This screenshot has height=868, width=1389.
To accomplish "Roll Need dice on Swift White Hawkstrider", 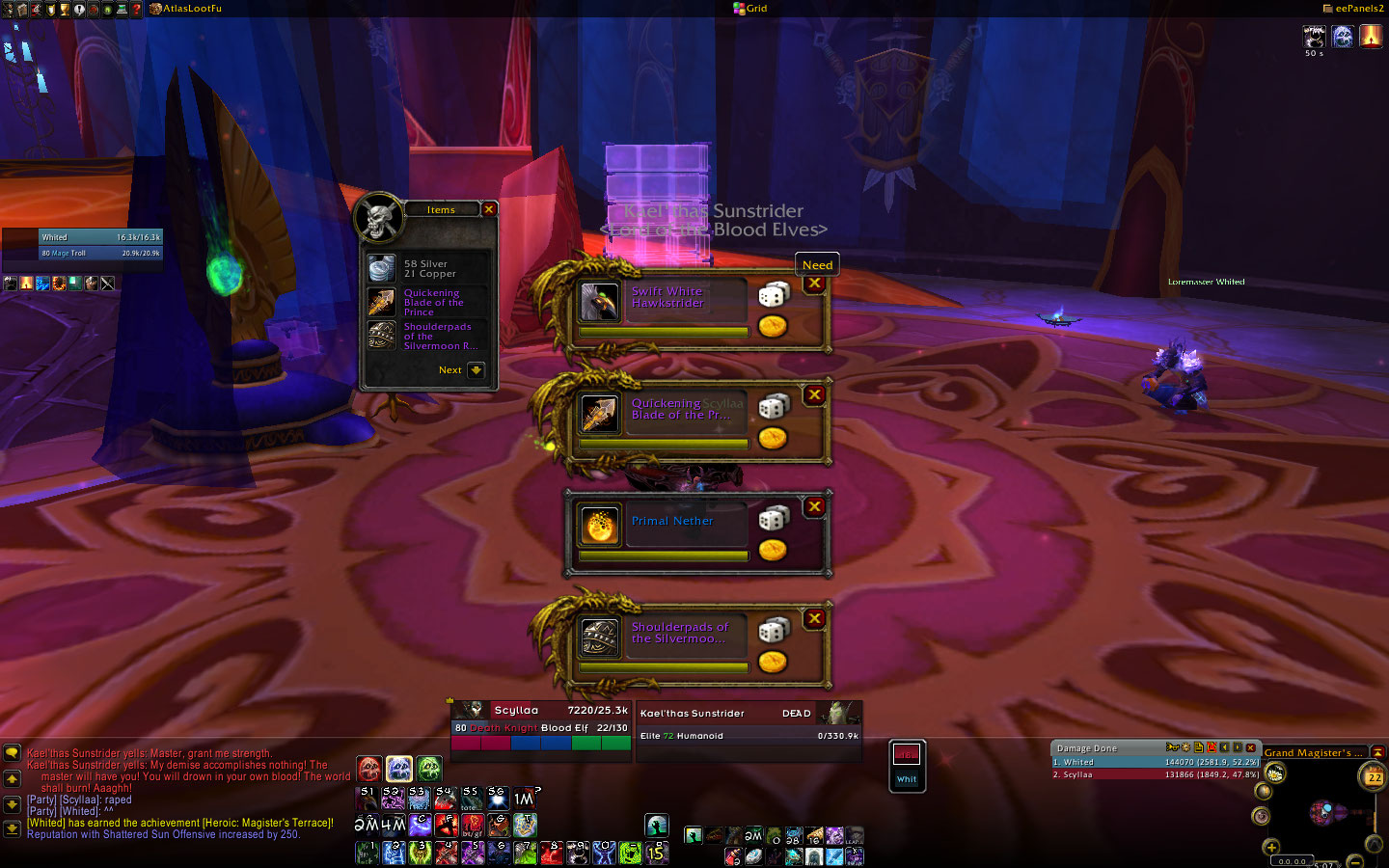I will pos(773,295).
